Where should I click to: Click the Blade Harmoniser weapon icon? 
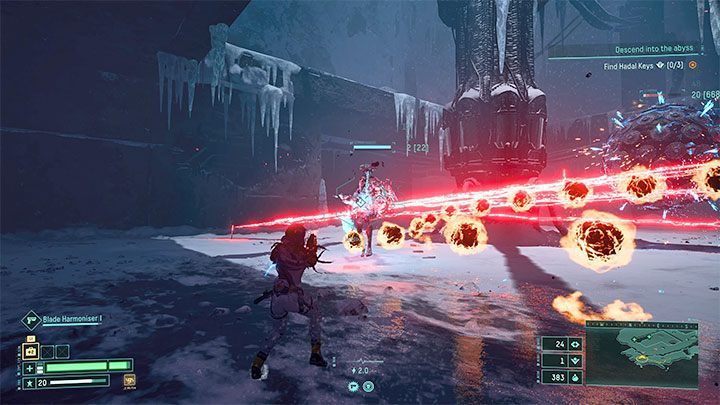(29, 321)
